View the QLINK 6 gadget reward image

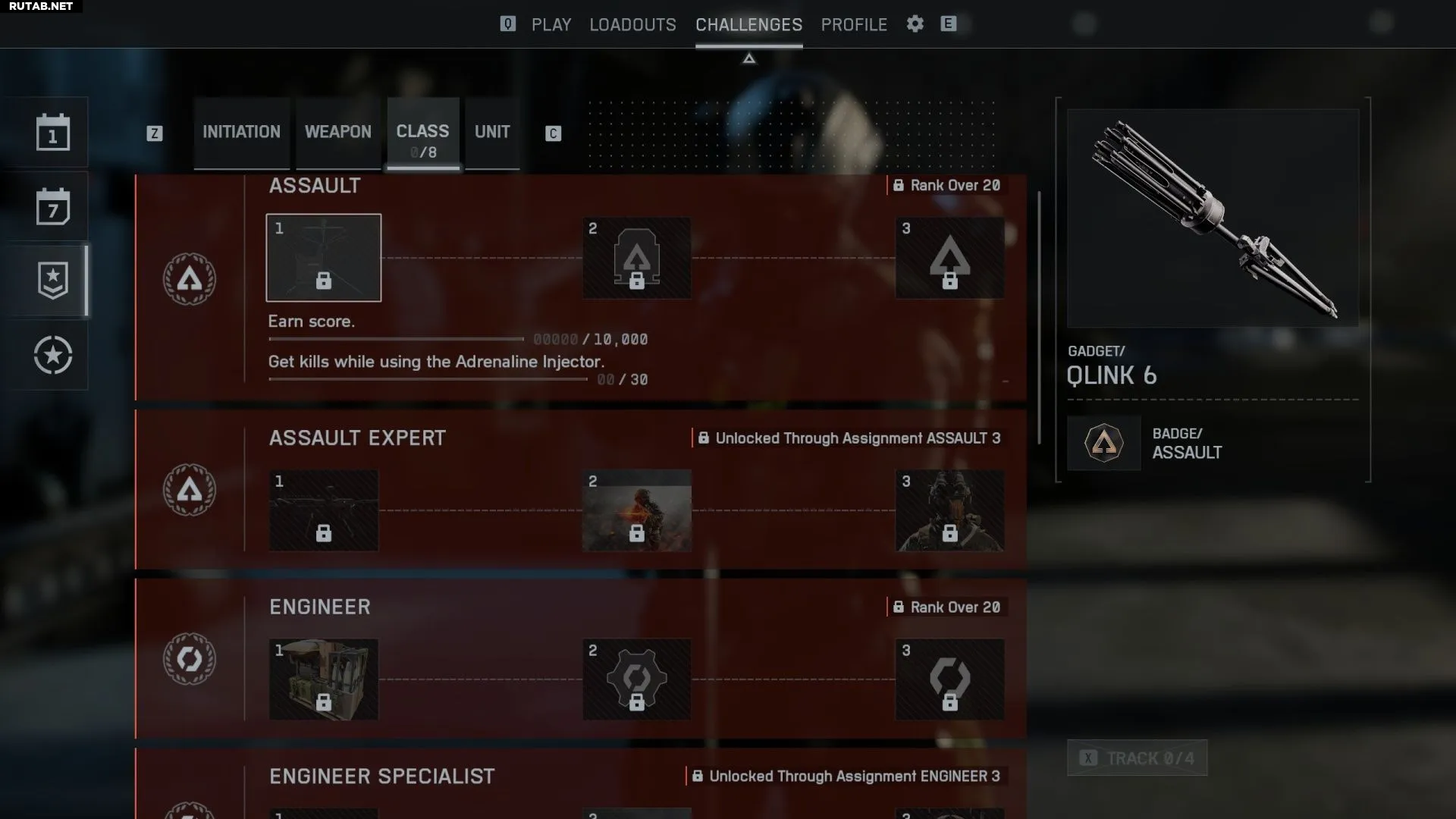(x=1213, y=218)
